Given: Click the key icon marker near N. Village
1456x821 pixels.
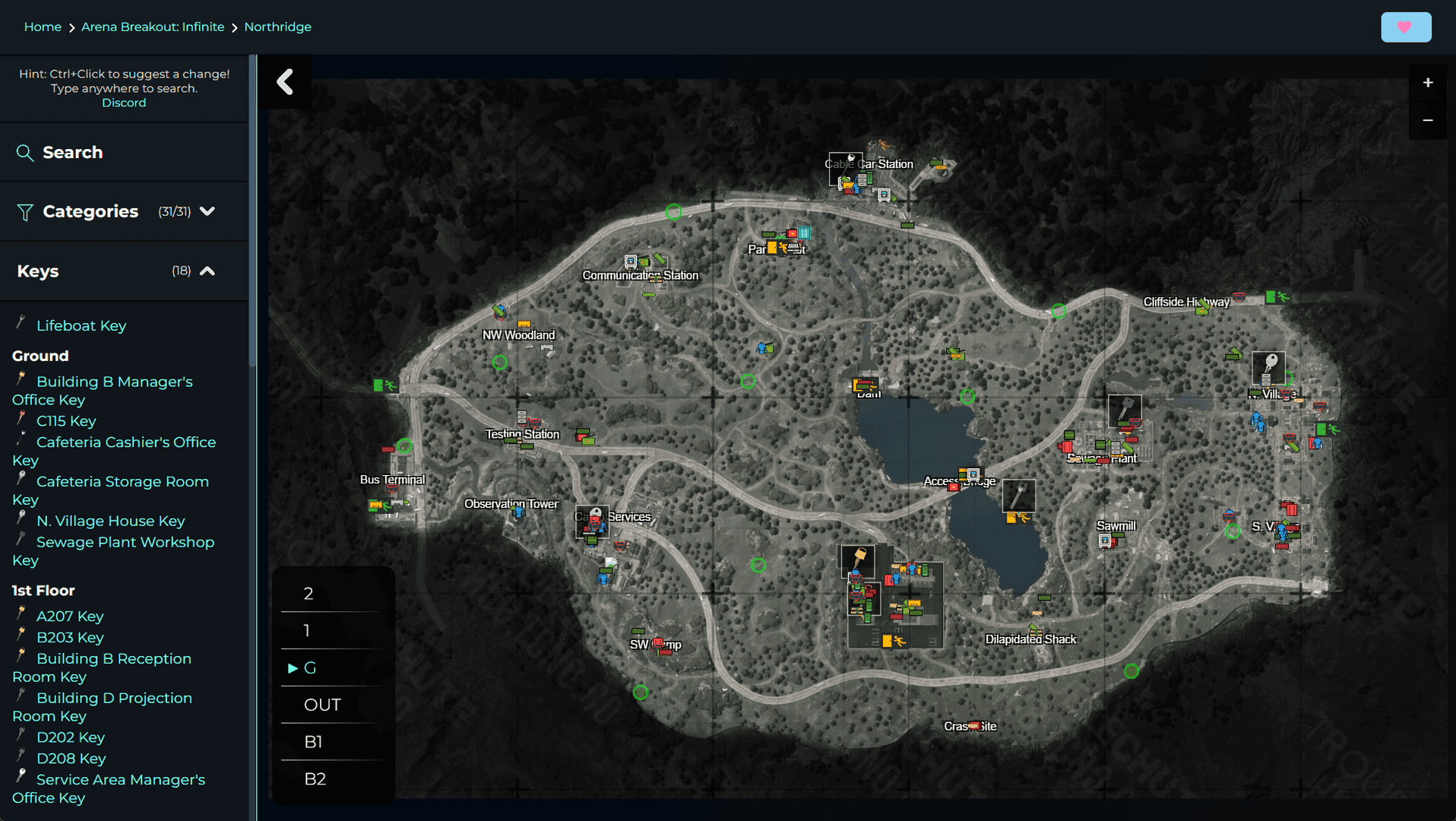Looking at the screenshot, I should (x=1269, y=367).
